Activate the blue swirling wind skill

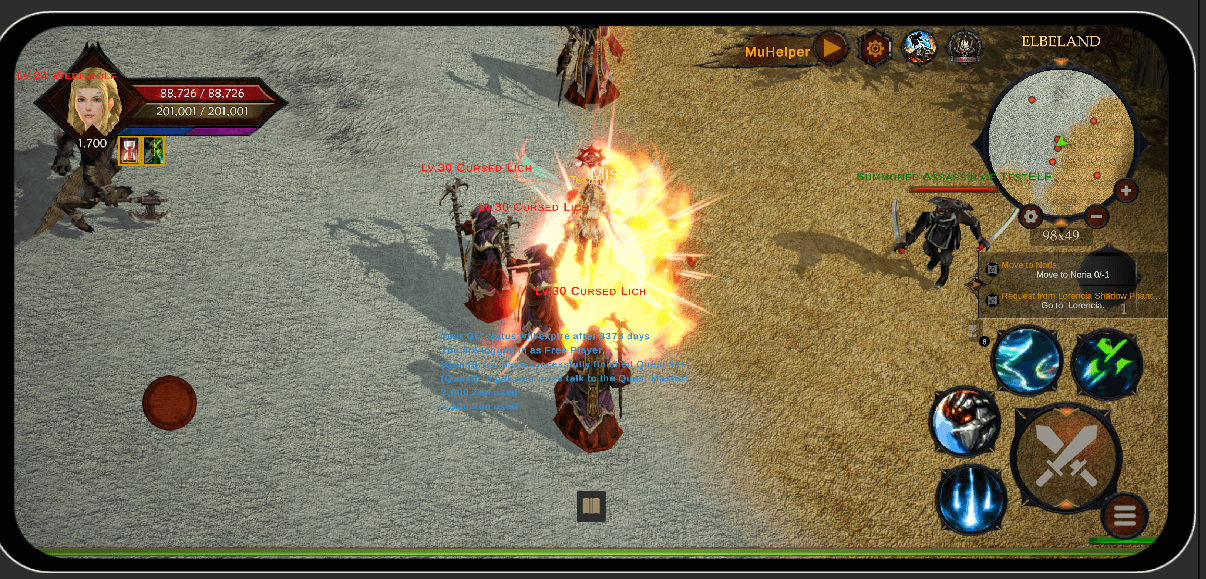[1027, 360]
